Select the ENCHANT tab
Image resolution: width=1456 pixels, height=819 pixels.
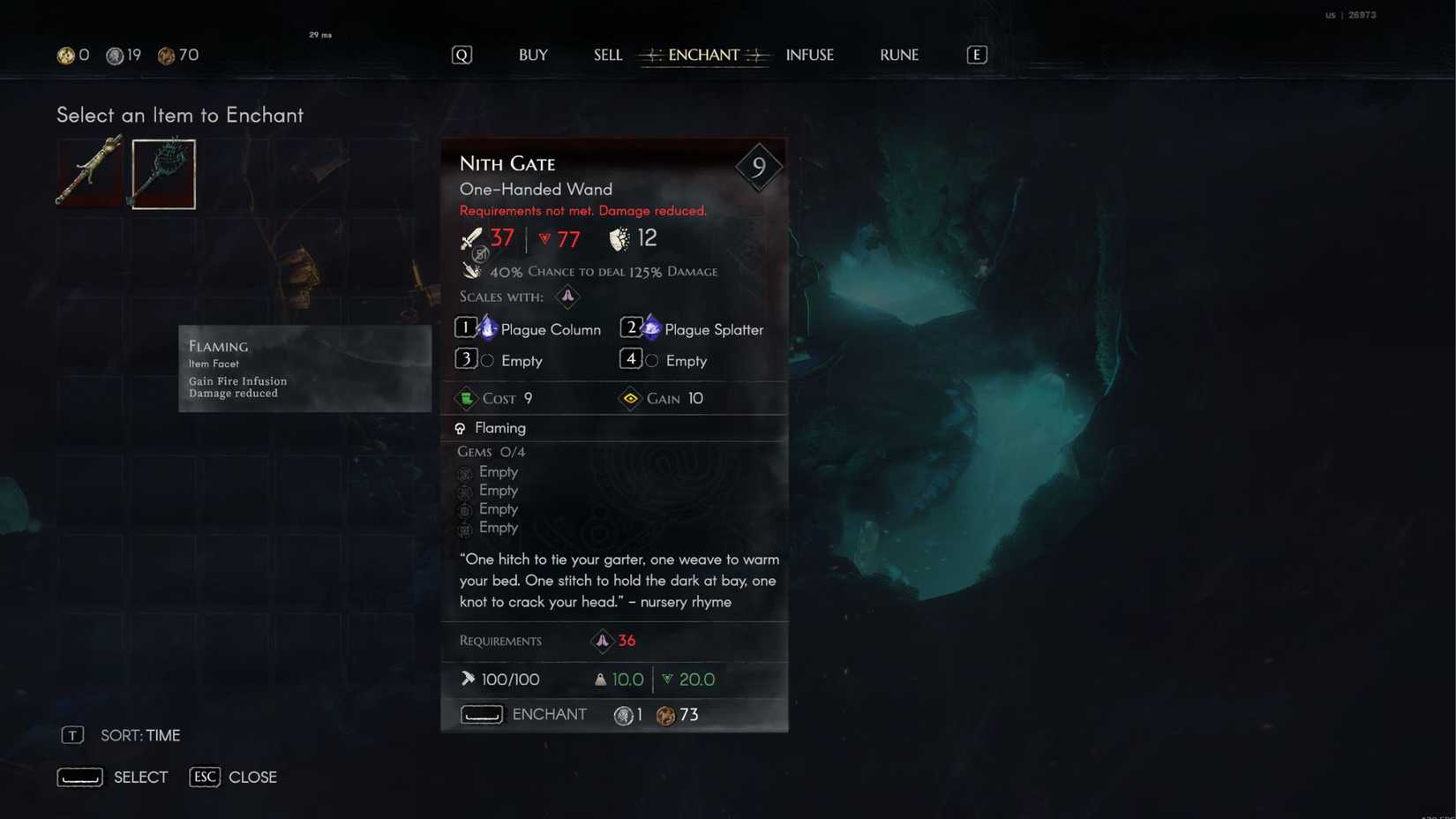click(x=703, y=55)
